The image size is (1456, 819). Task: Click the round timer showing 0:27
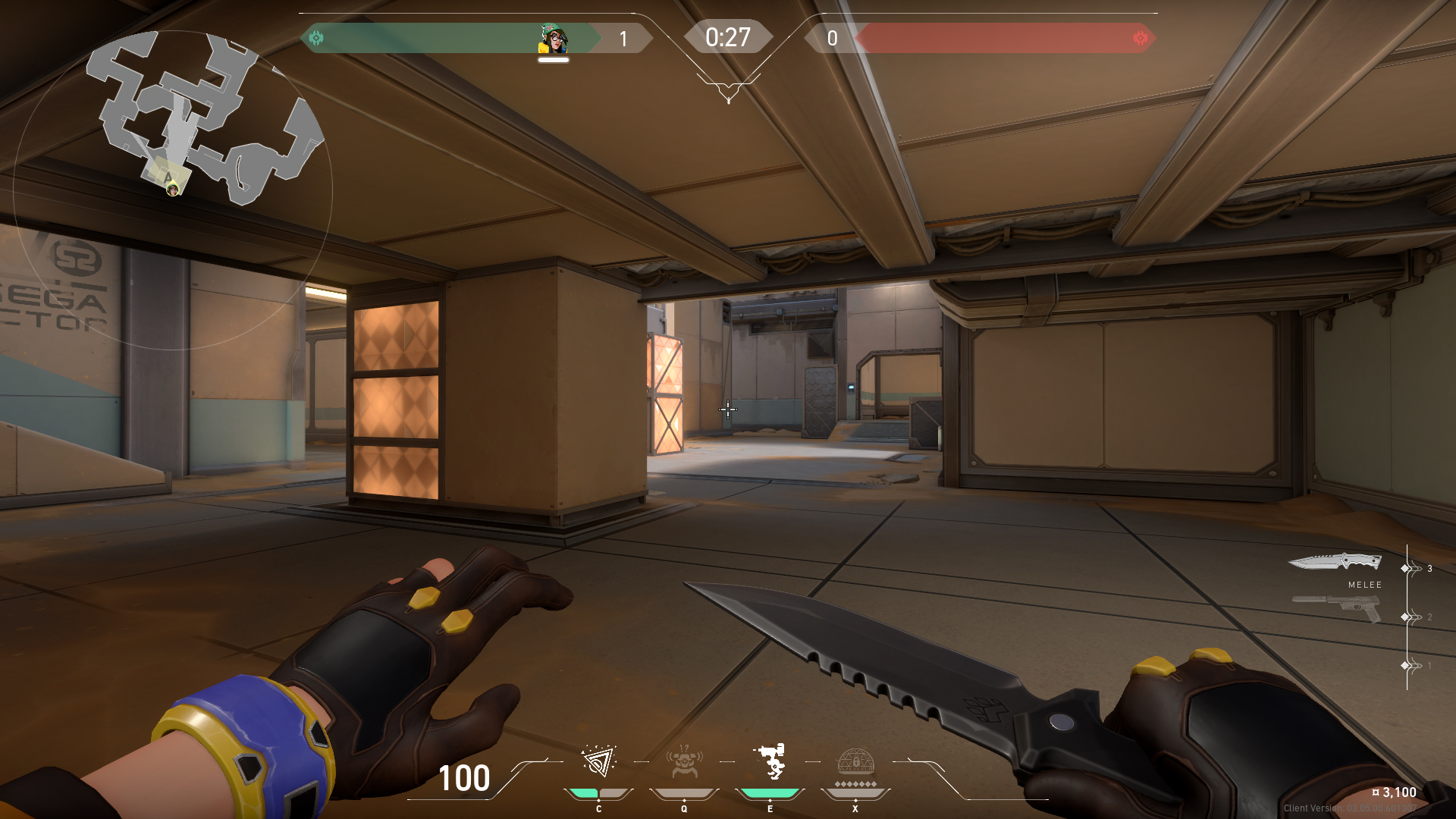728,36
